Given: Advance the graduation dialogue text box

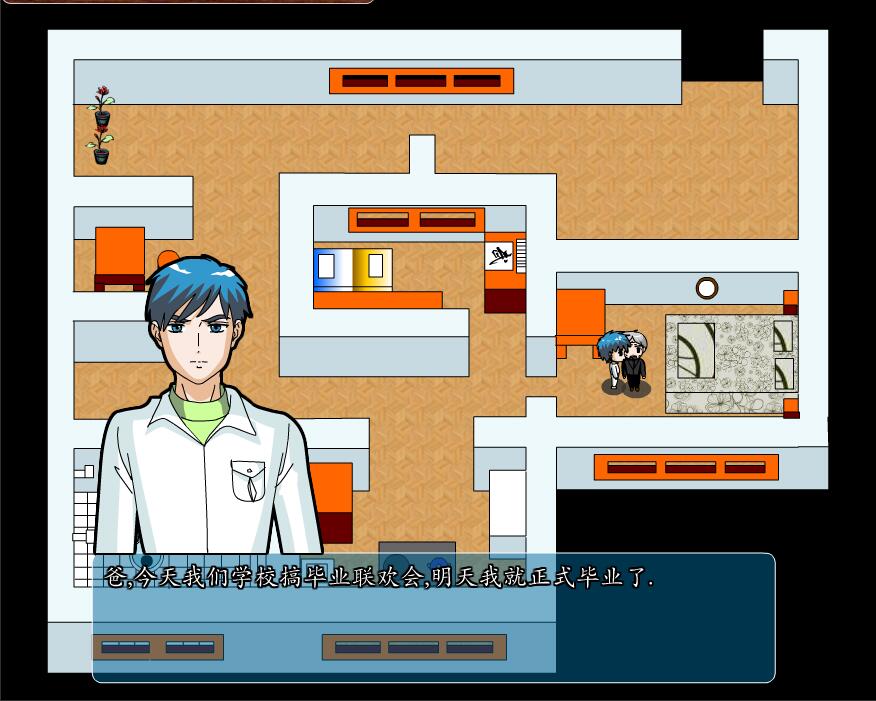Looking at the screenshot, I should click(x=433, y=616).
